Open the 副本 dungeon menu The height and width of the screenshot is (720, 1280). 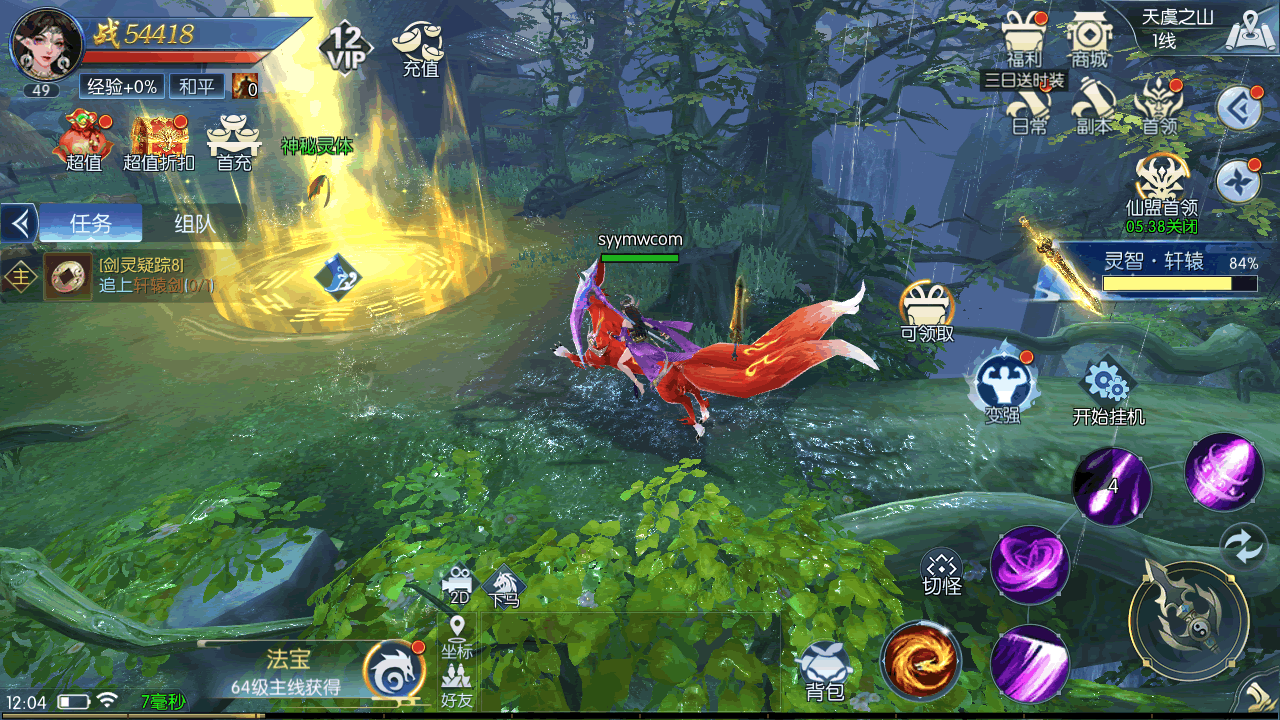(1093, 107)
